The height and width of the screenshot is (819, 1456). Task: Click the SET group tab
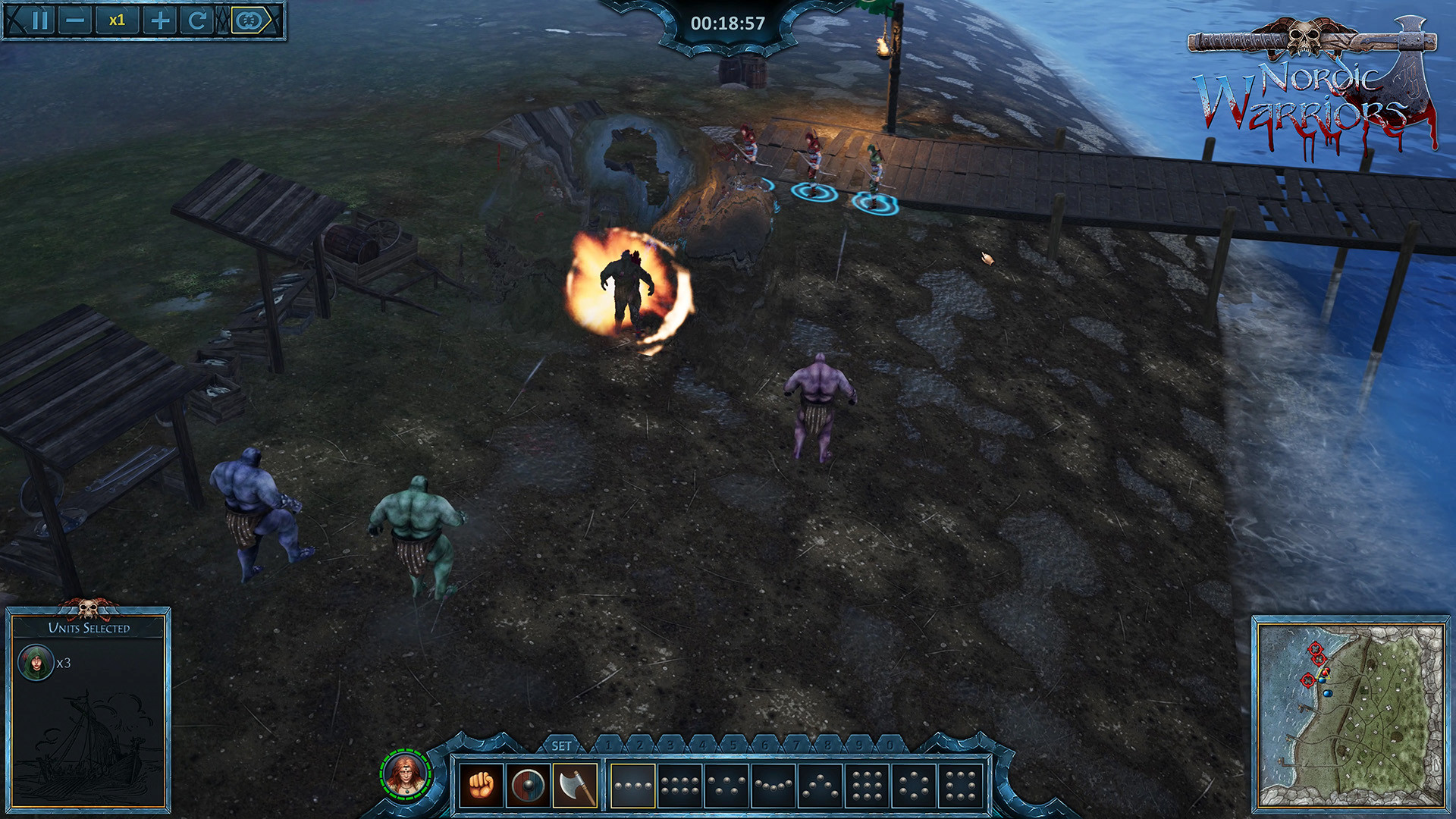click(561, 746)
